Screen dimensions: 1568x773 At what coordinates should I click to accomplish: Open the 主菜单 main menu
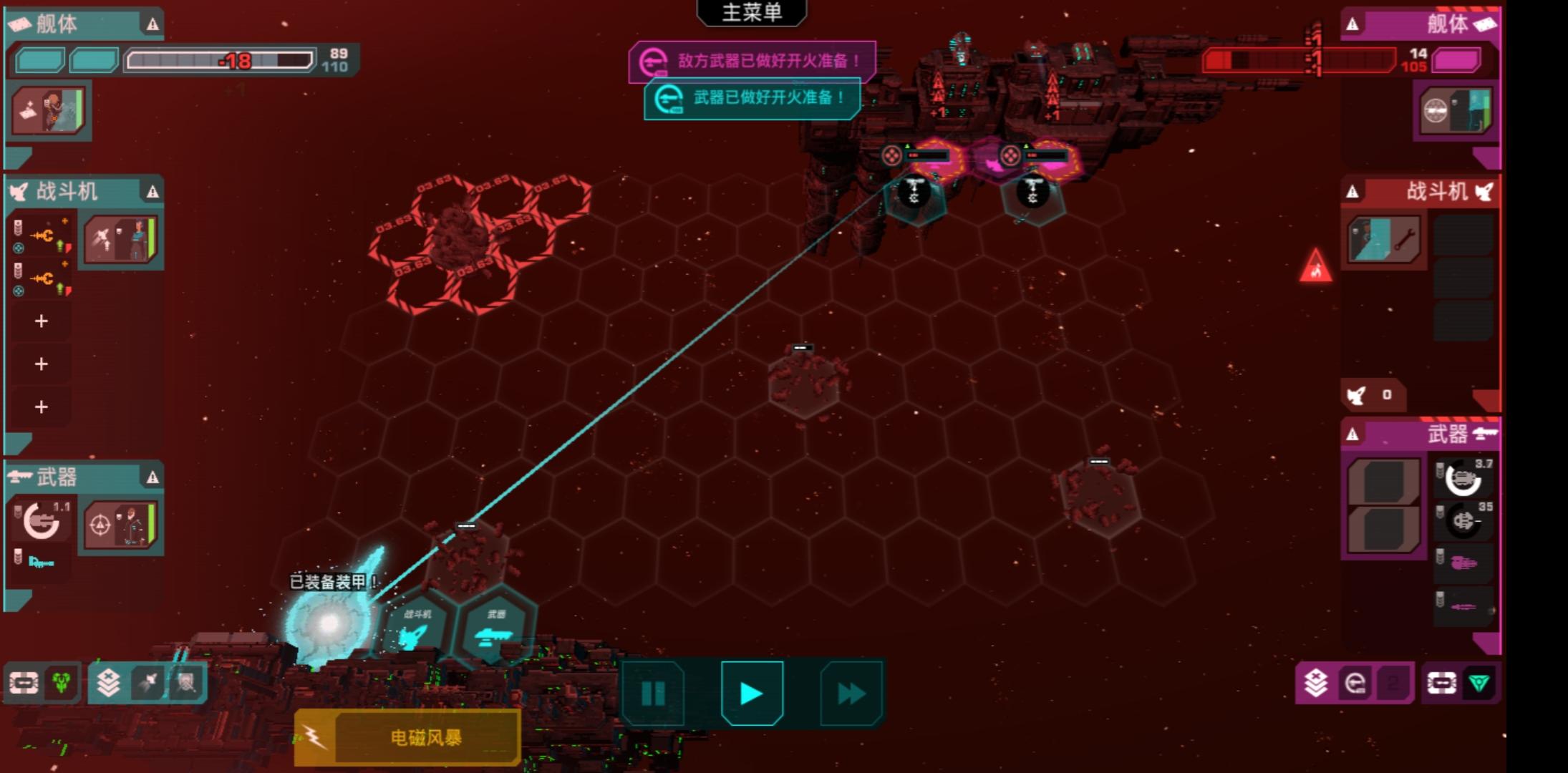(751, 13)
